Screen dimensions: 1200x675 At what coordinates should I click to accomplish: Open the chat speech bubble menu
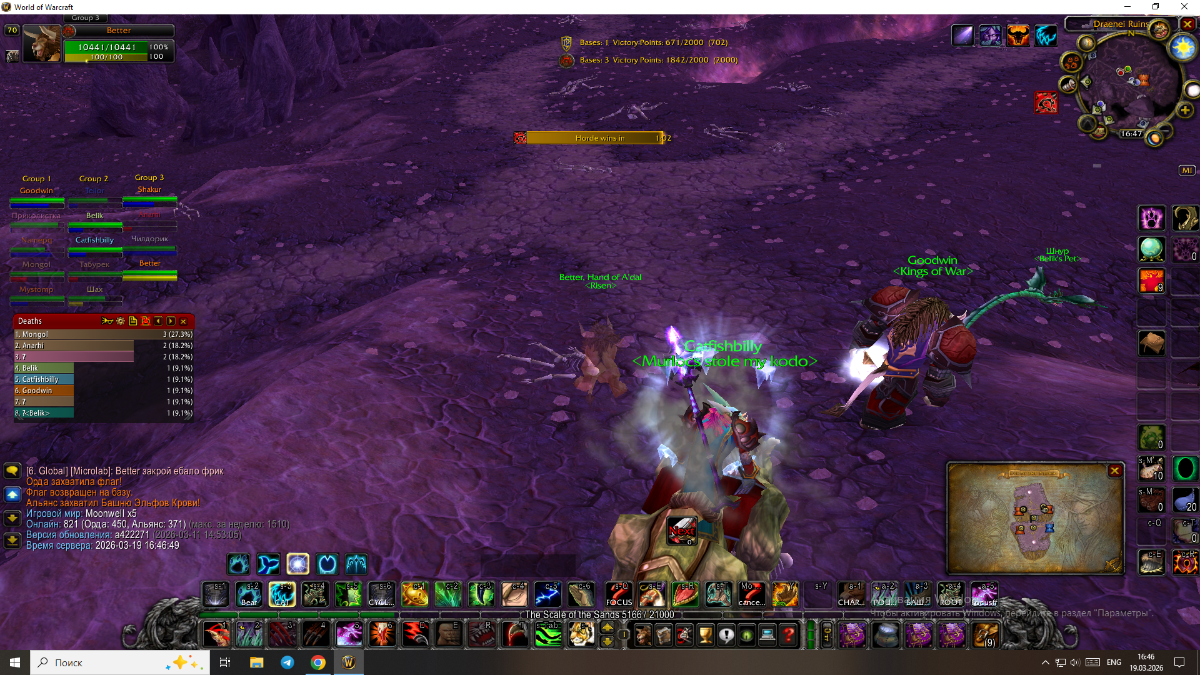pos(13,471)
